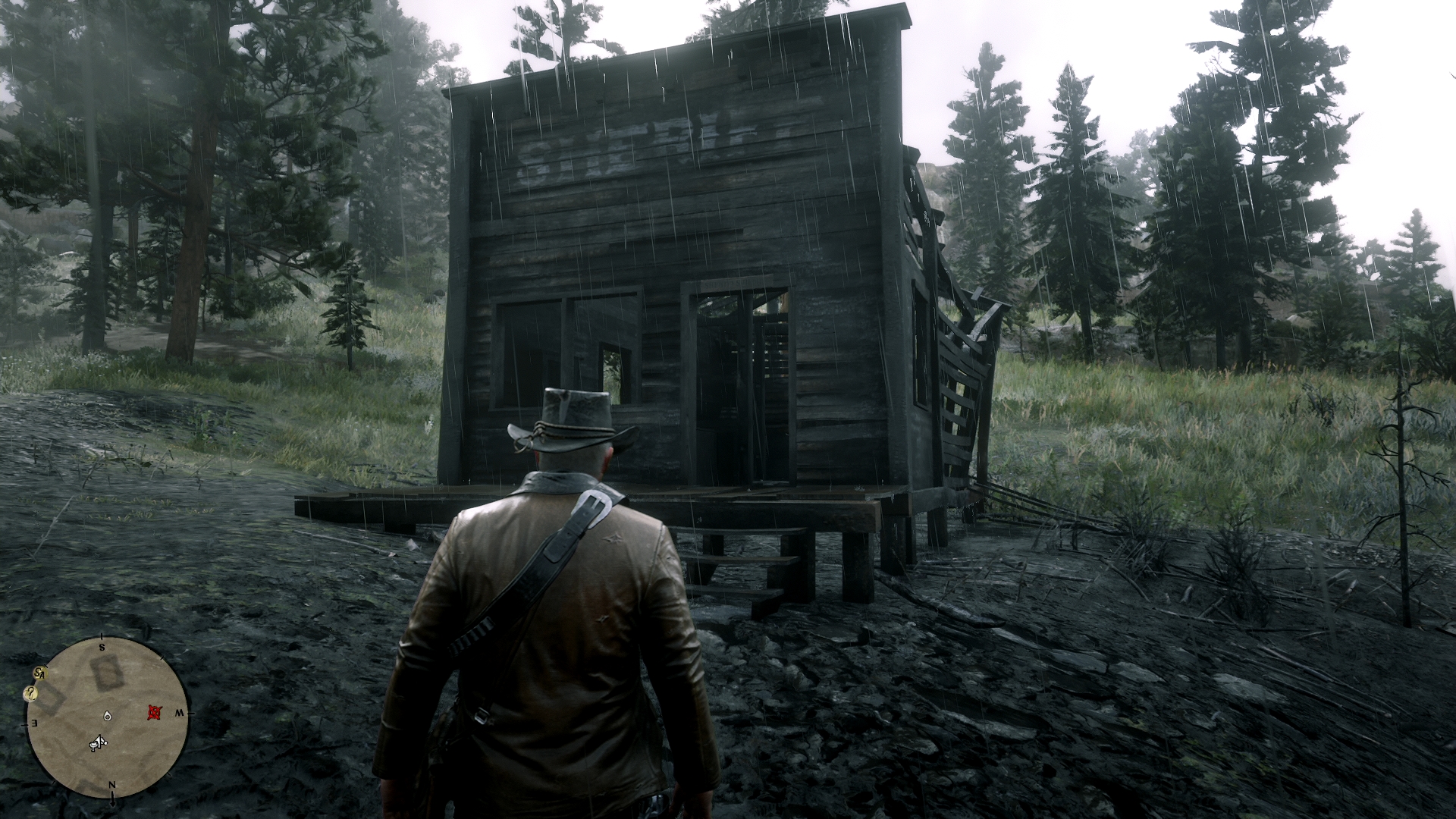Click the red crossed marker on minimap
The image size is (1456, 819).
pos(155,712)
